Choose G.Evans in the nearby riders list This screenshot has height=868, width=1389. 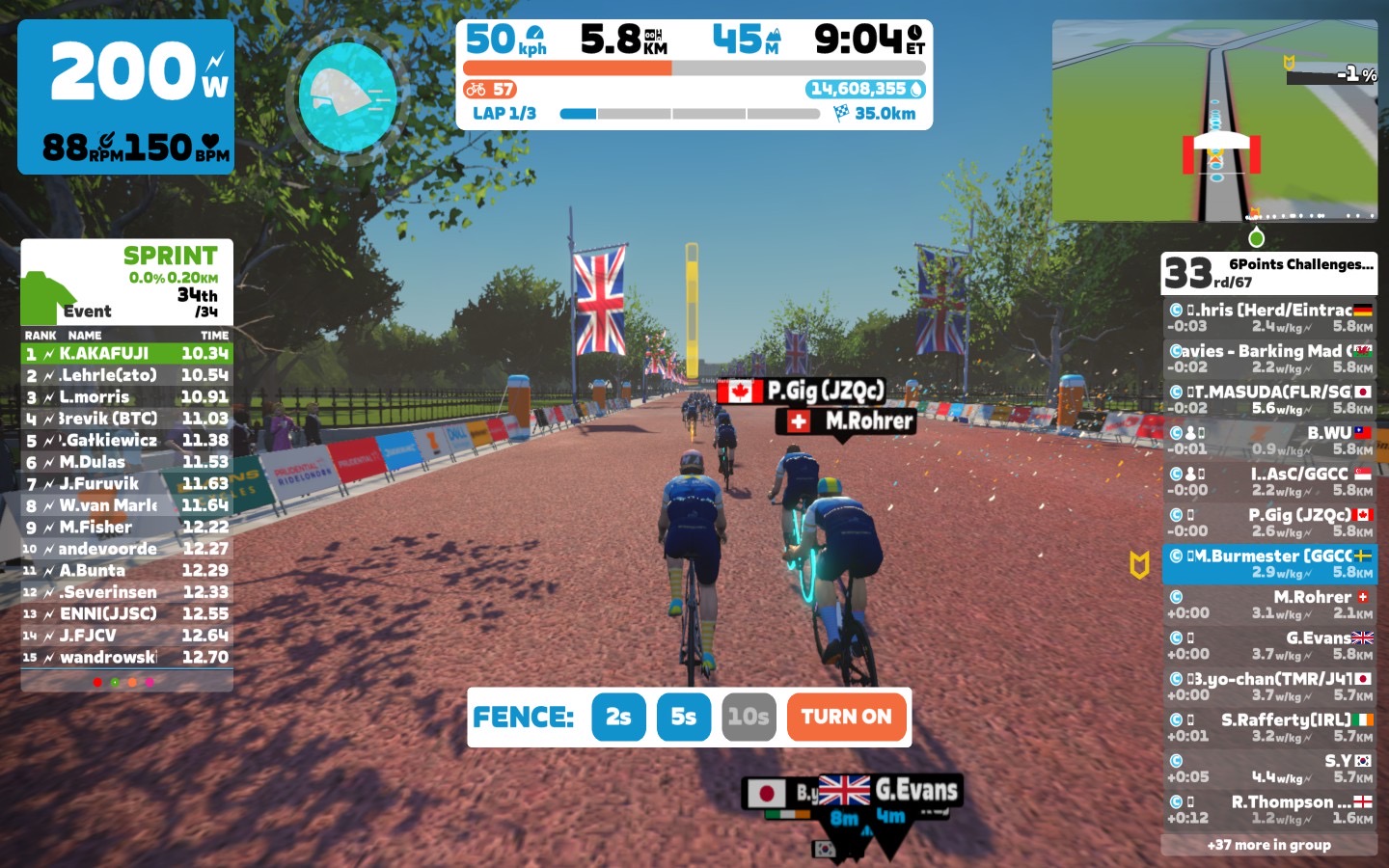(1268, 645)
